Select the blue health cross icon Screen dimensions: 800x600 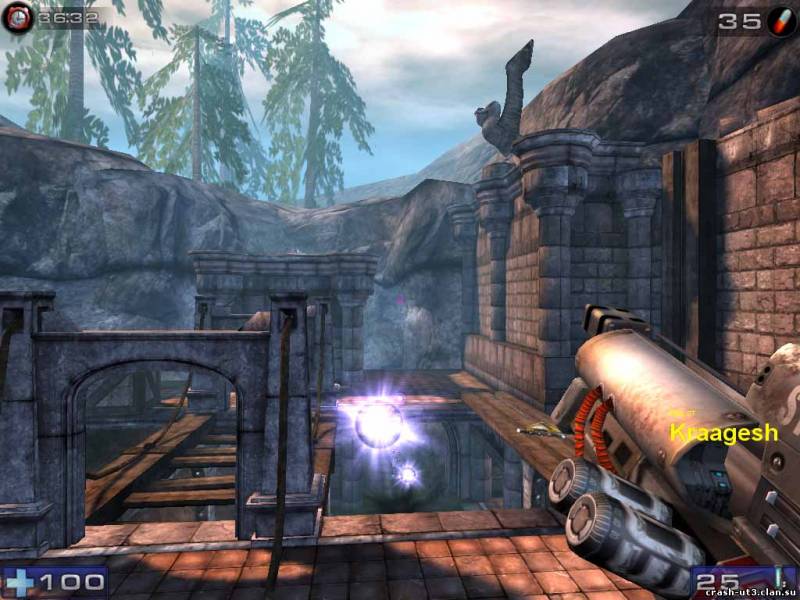point(19,582)
